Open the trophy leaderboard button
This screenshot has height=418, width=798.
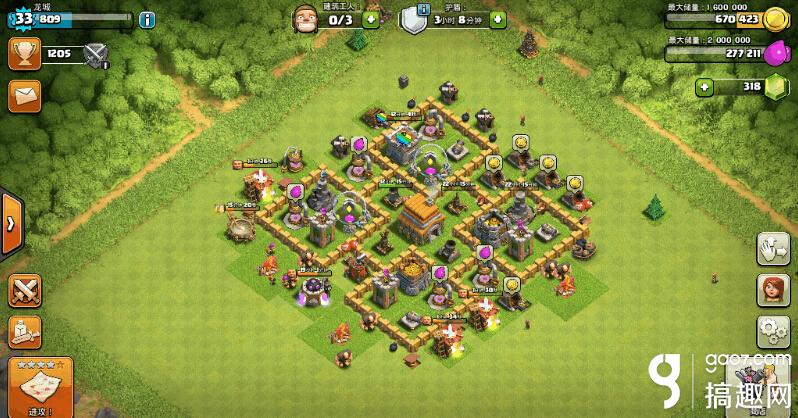[24, 54]
